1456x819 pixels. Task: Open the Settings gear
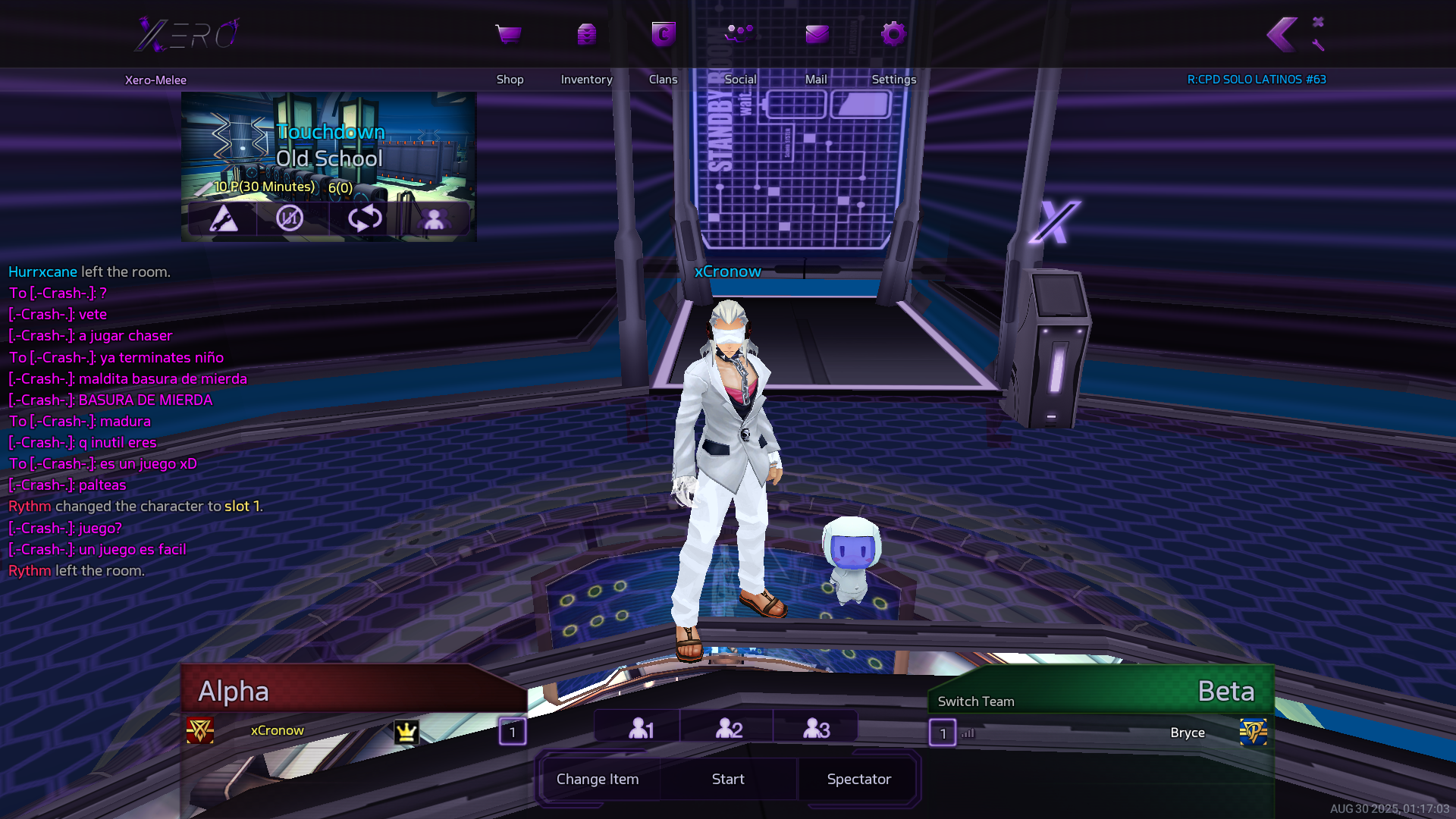[x=893, y=35]
